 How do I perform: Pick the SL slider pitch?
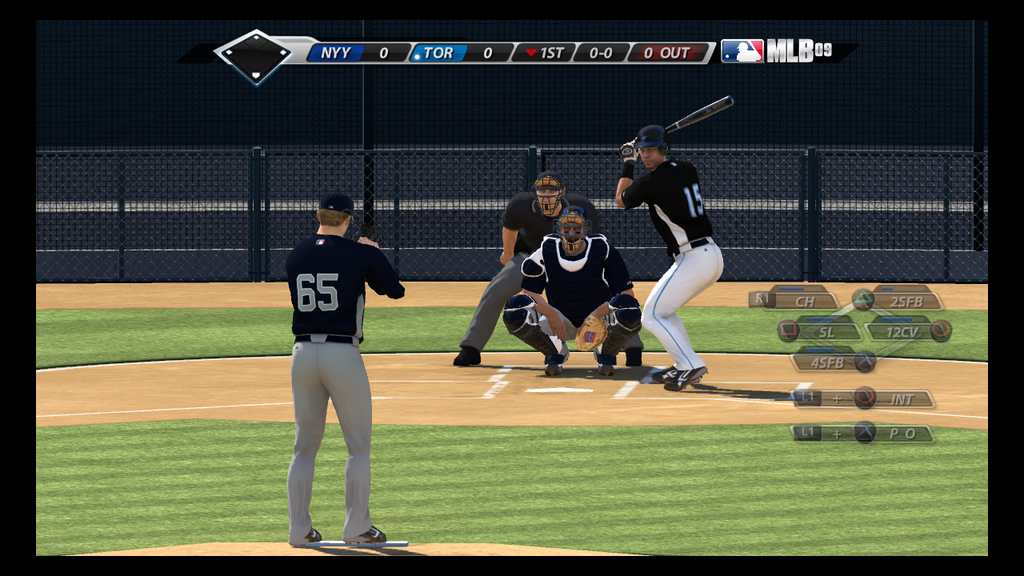click(x=826, y=331)
